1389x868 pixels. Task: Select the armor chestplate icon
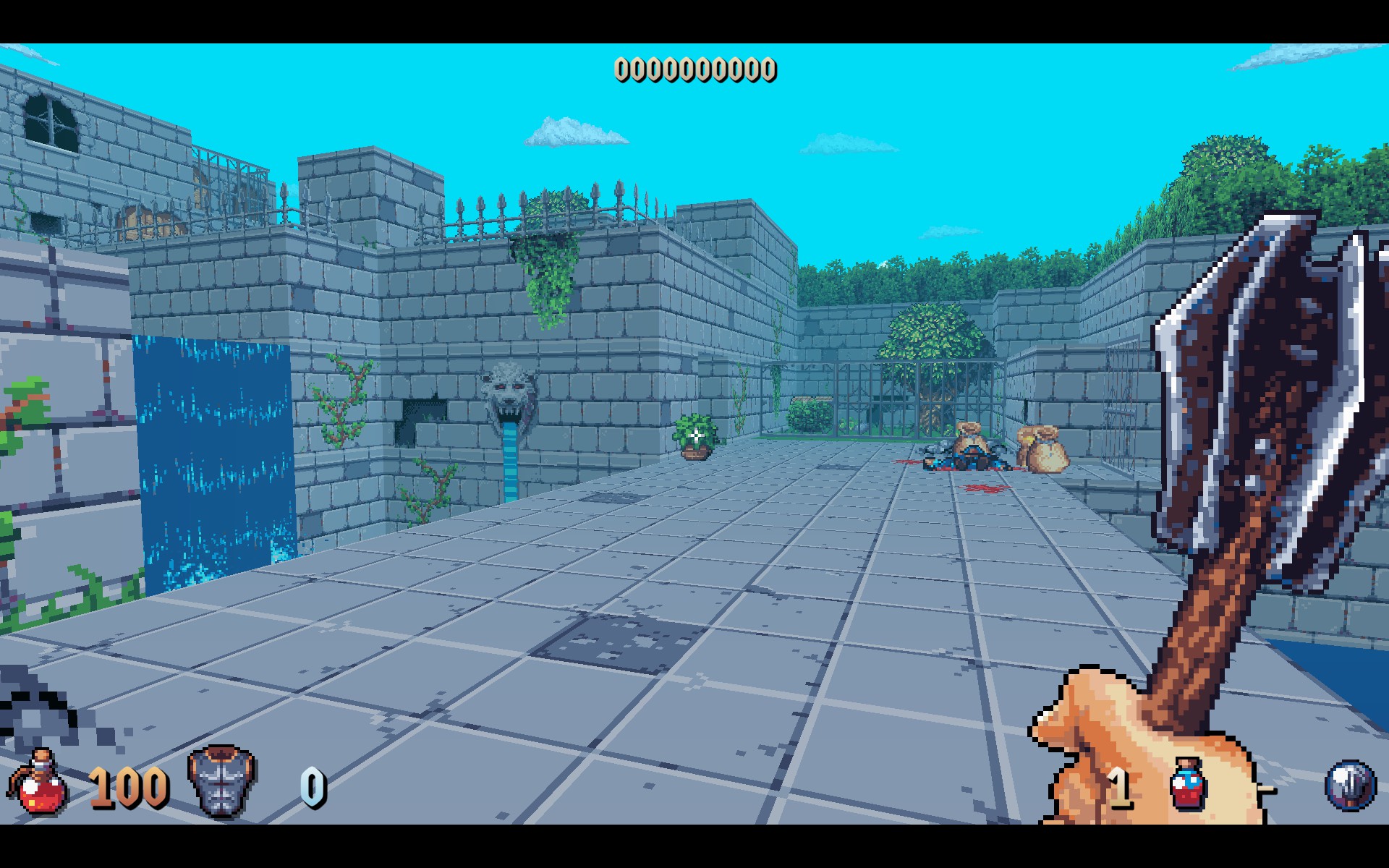click(221, 783)
